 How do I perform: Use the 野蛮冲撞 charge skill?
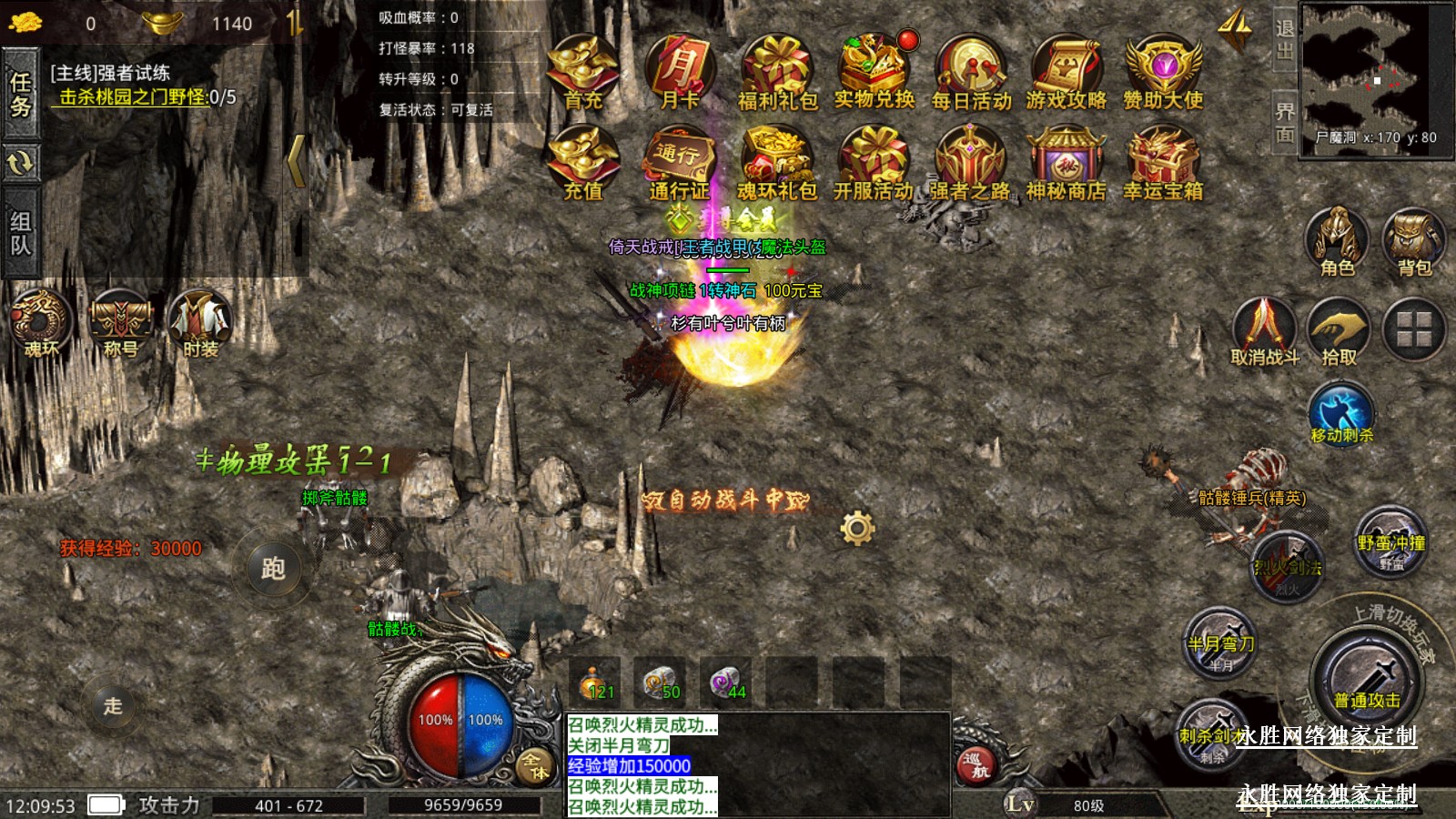(x=1390, y=542)
